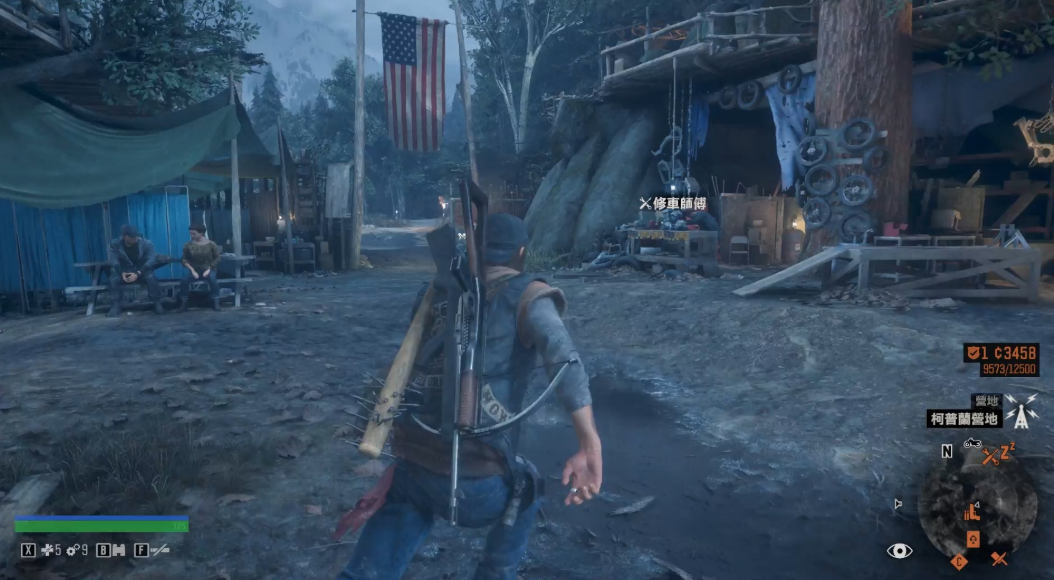This screenshot has width=1054, height=580.
Task: Toggle the eye visibility indicator
Action: (899, 551)
